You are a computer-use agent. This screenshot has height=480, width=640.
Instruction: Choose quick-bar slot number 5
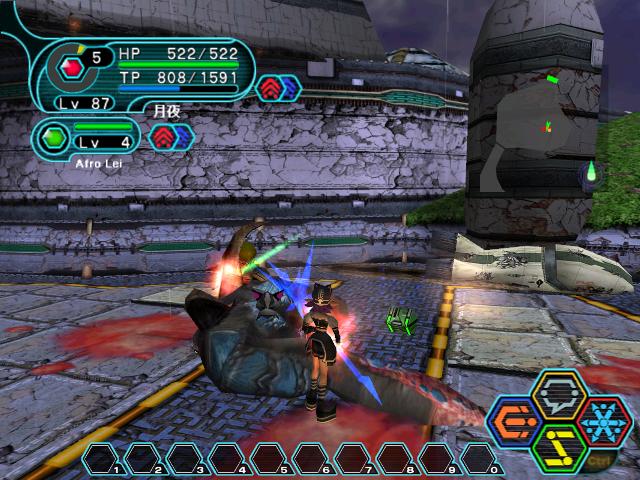pos(271,459)
